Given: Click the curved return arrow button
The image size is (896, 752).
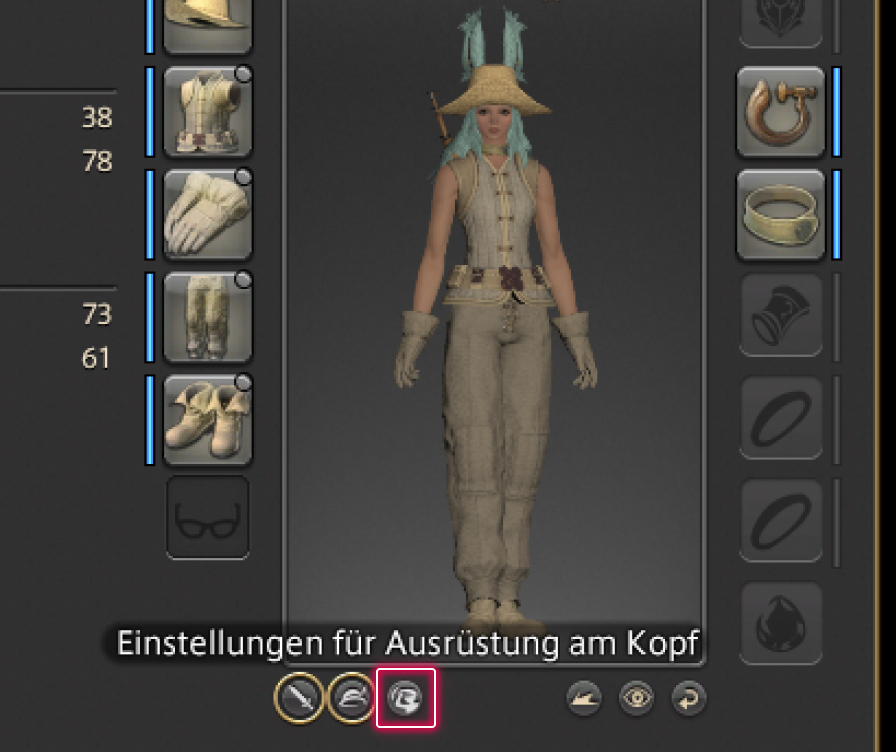Looking at the screenshot, I should (x=688, y=698).
